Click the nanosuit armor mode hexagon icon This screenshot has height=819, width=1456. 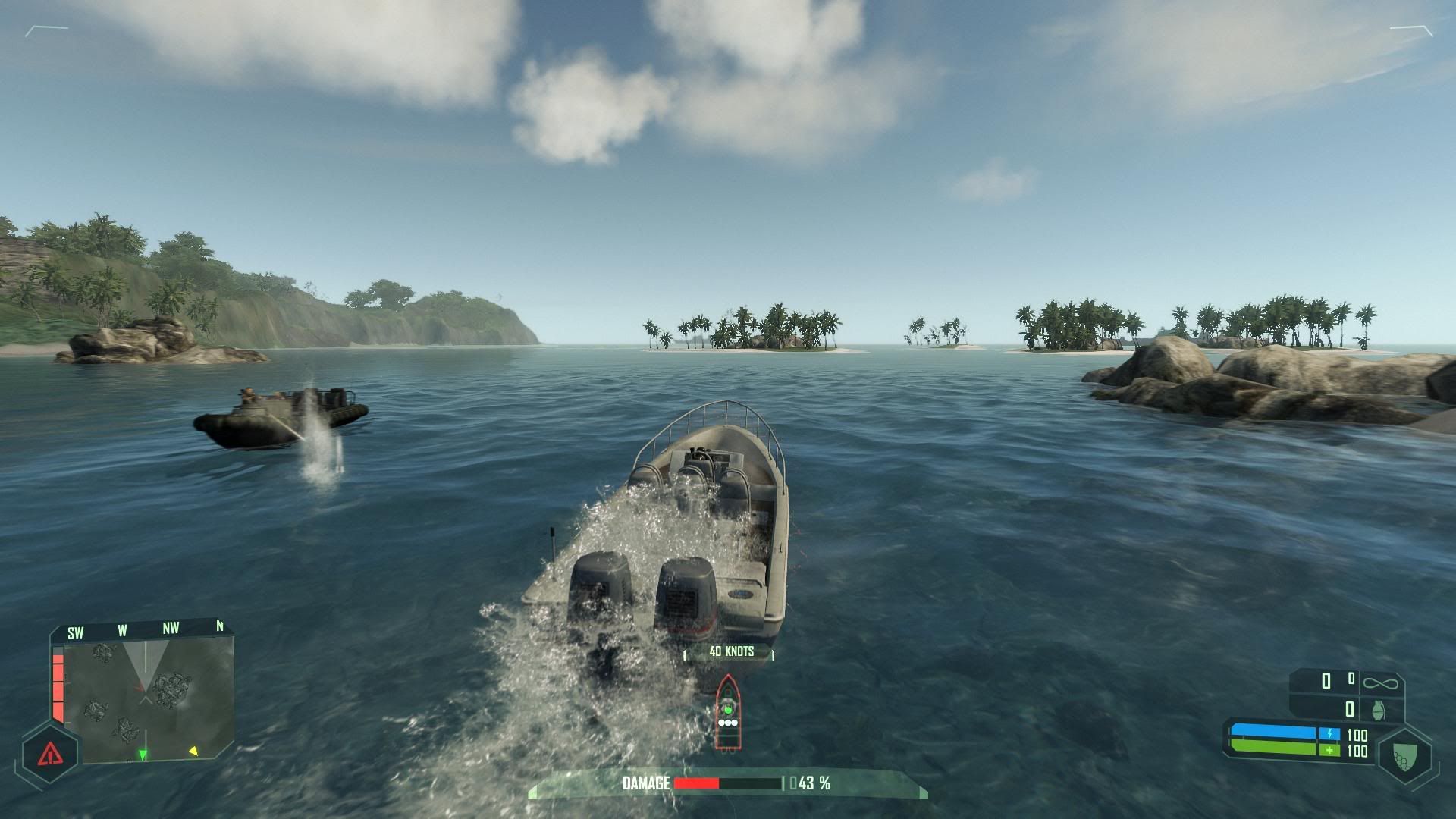click(1404, 757)
